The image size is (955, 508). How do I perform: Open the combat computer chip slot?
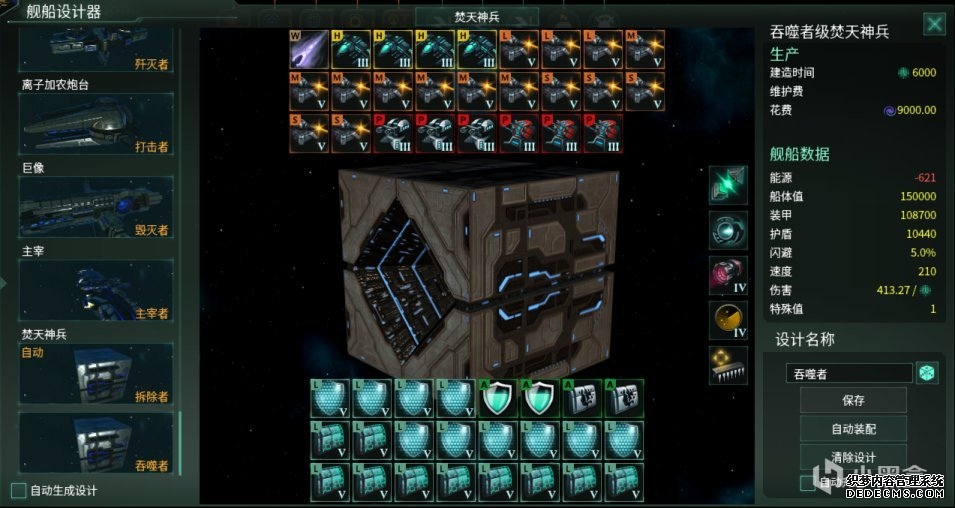[728, 365]
